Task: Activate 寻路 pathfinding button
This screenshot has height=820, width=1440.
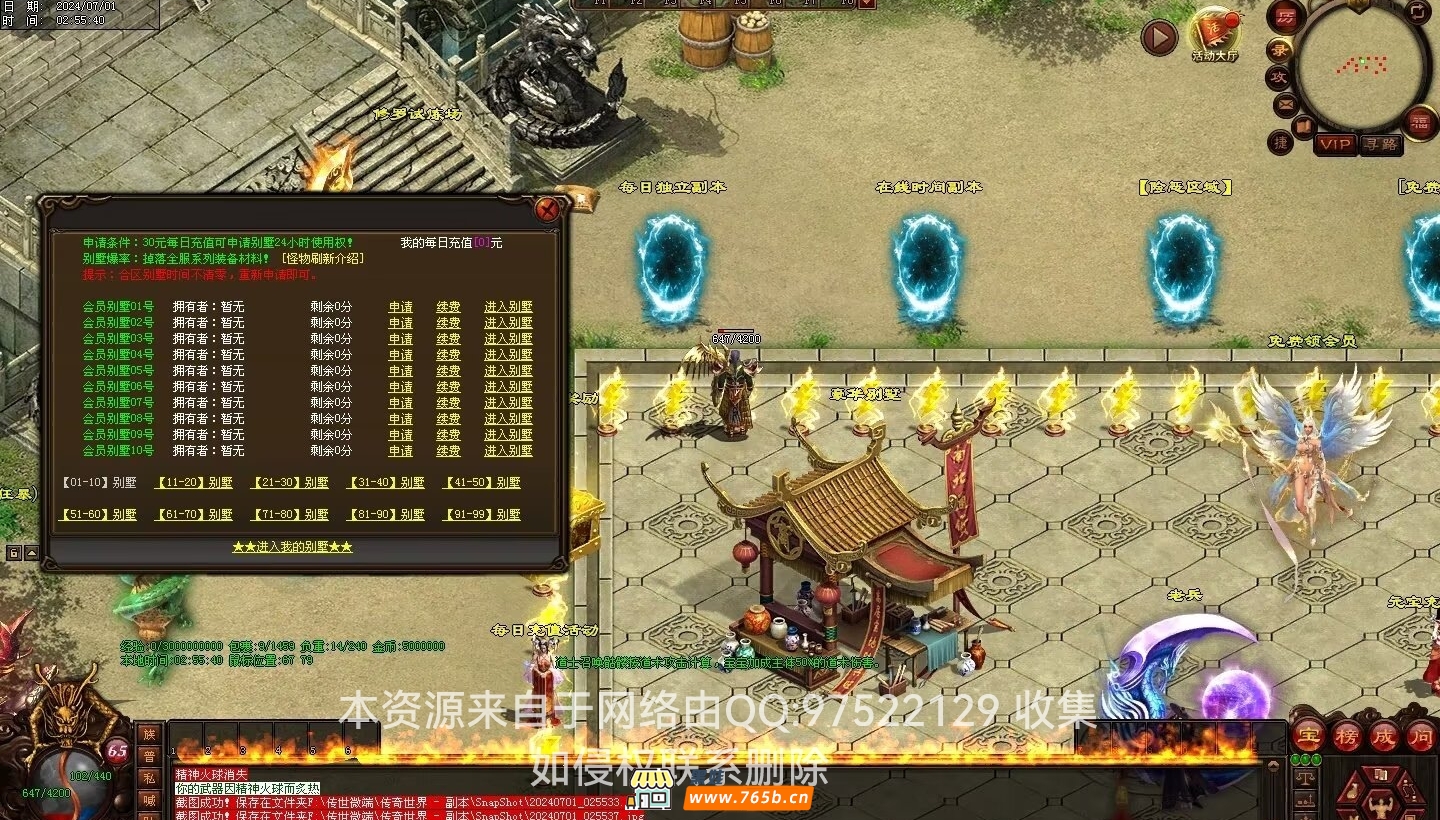Action: [x=1381, y=144]
